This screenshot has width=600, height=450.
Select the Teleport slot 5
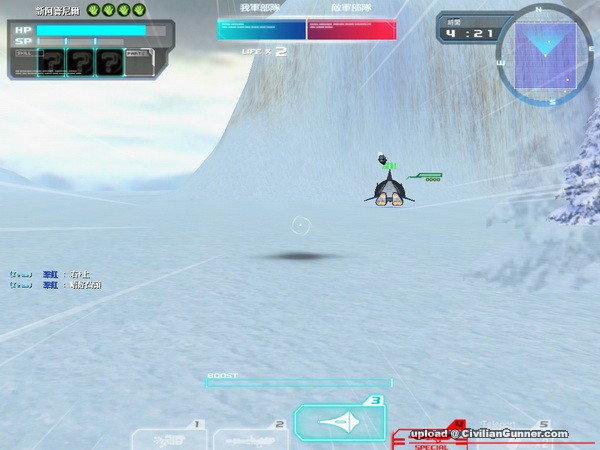530,437
